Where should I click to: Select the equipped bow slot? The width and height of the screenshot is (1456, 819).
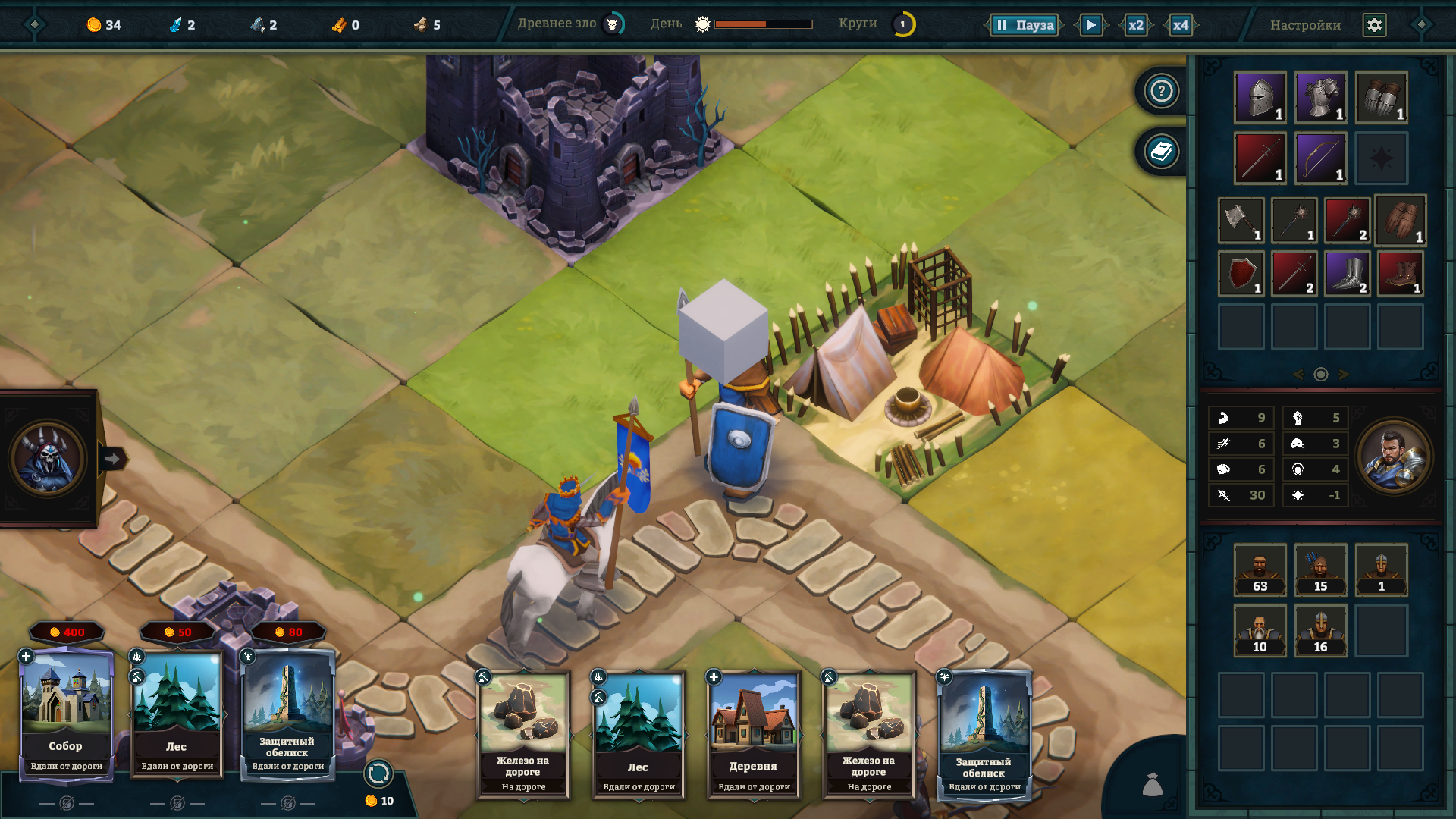coord(1320,158)
